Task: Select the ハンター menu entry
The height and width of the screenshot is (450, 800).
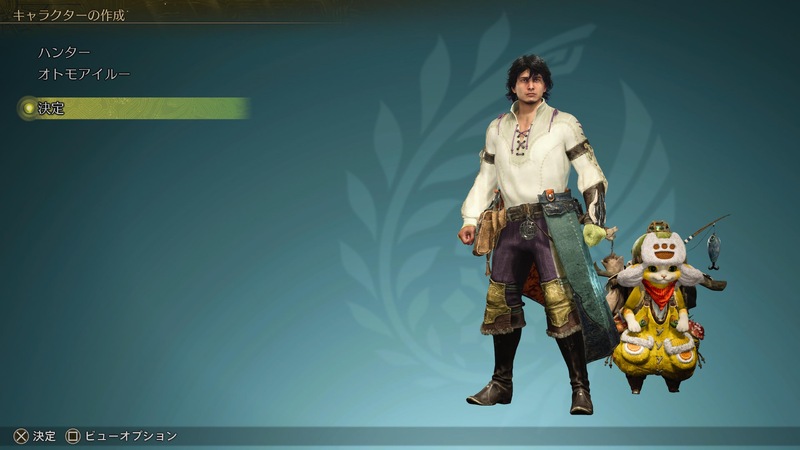Action: pos(64,52)
